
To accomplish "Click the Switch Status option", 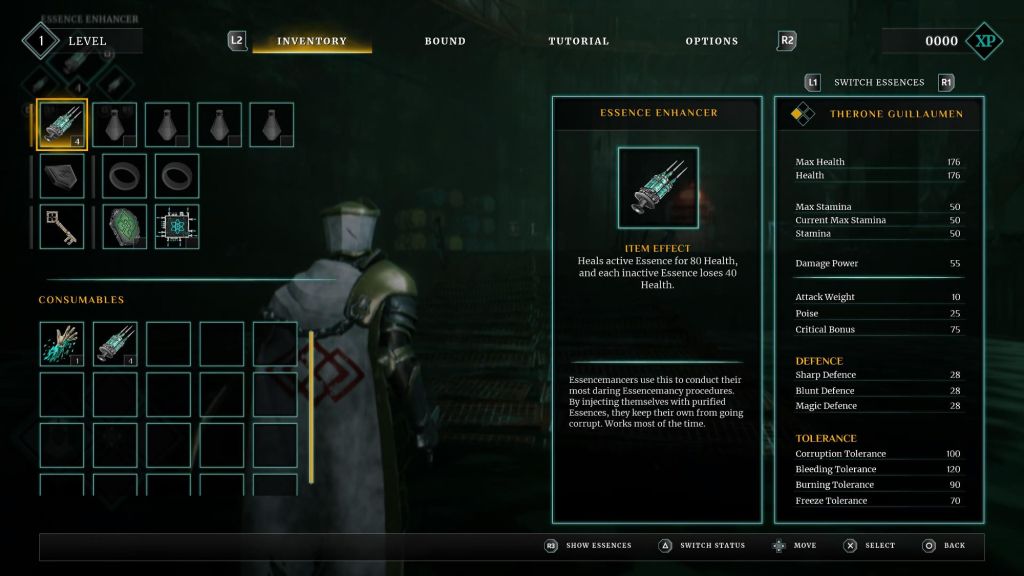I will [711, 546].
